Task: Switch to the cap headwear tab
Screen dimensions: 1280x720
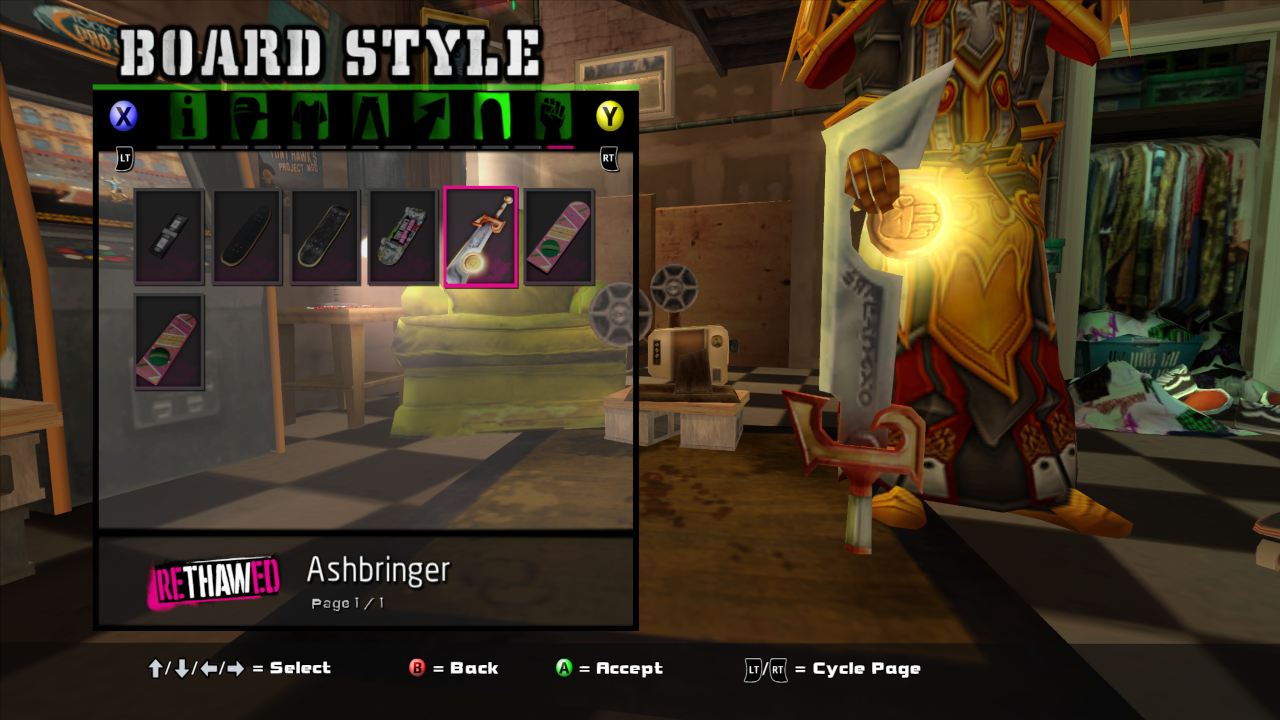Action: (x=249, y=117)
